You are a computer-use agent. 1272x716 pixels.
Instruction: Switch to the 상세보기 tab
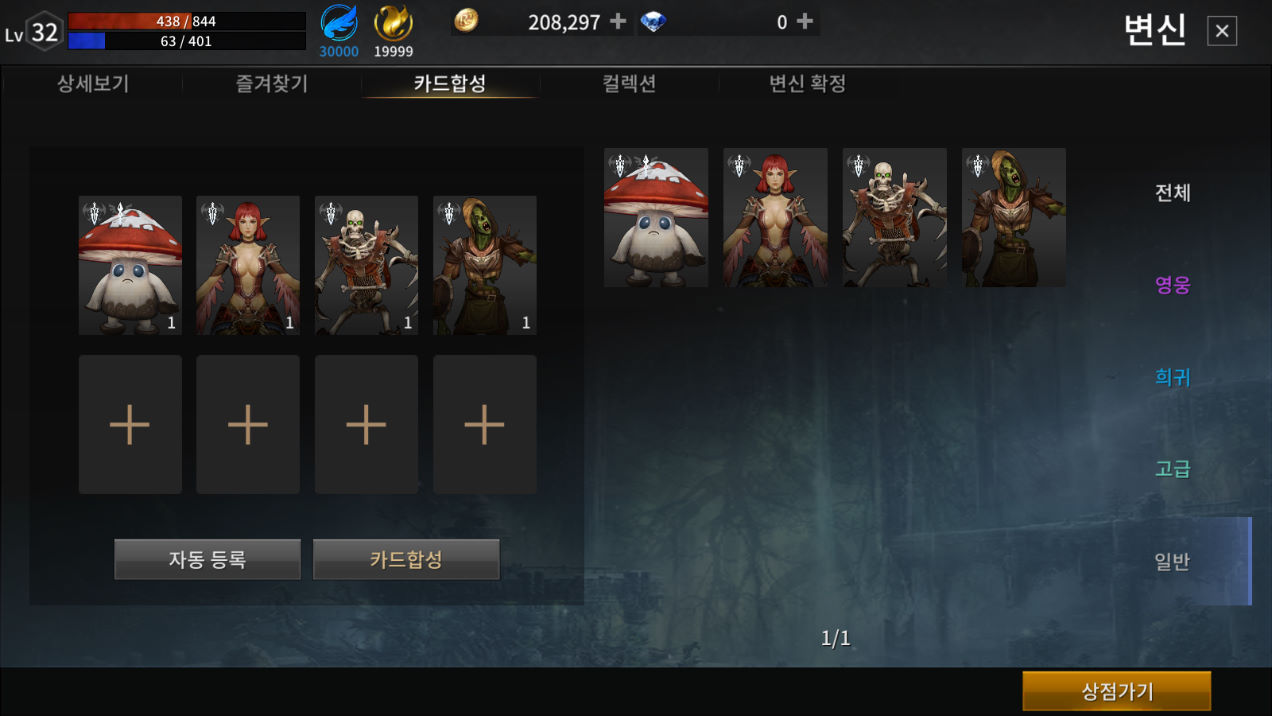pyautogui.click(x=93, y=84)
